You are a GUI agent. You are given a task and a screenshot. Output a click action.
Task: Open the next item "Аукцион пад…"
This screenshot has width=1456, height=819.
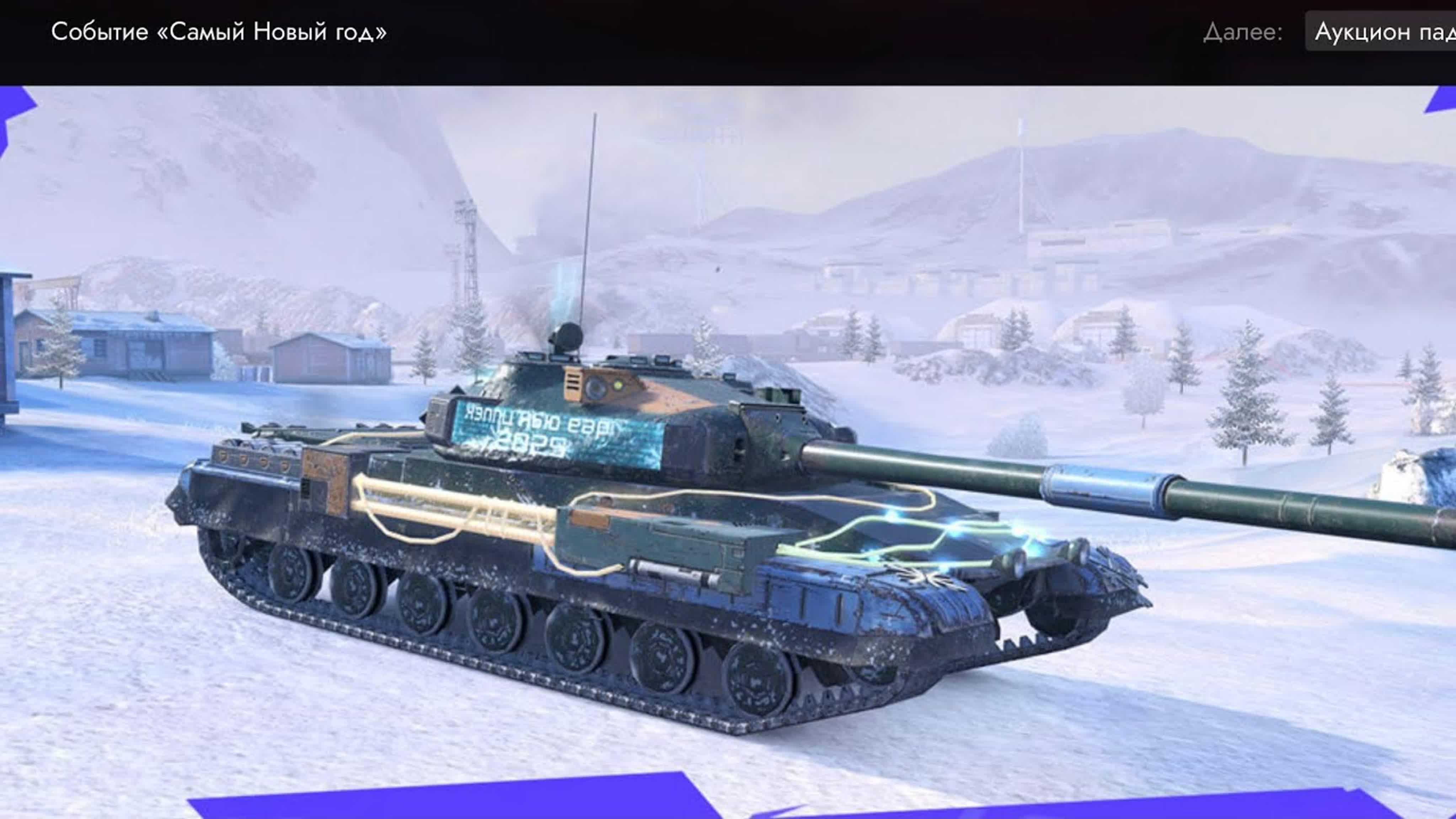(1383, 32)
